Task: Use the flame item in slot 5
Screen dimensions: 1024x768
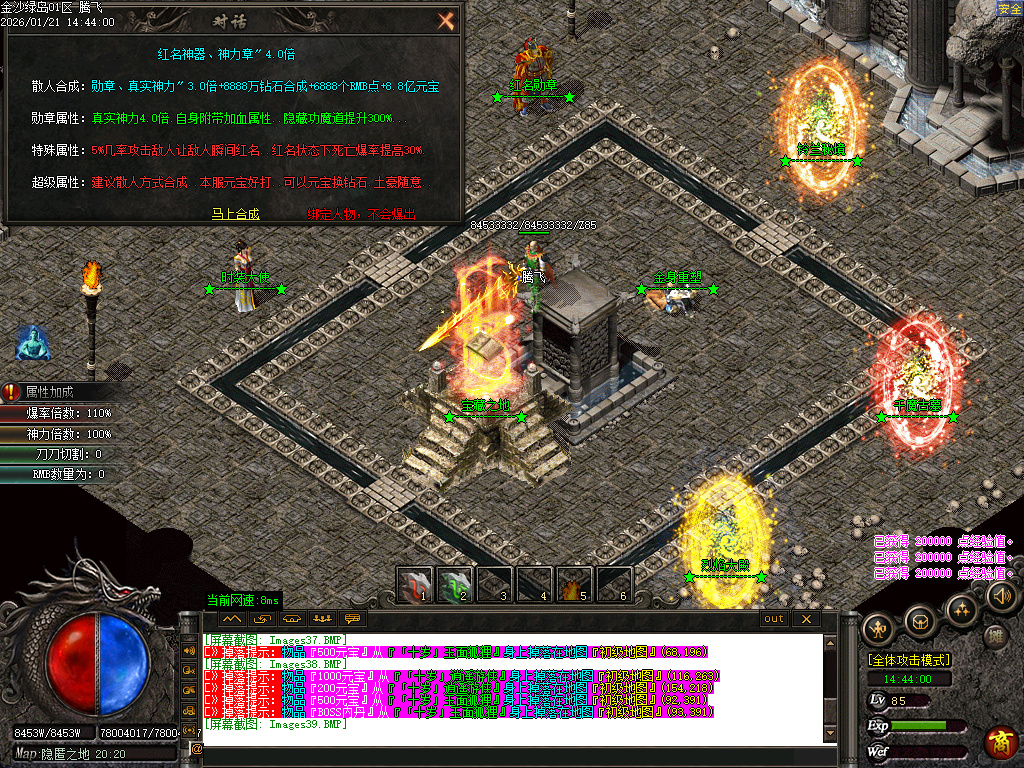Action: [x=573, y=585]
